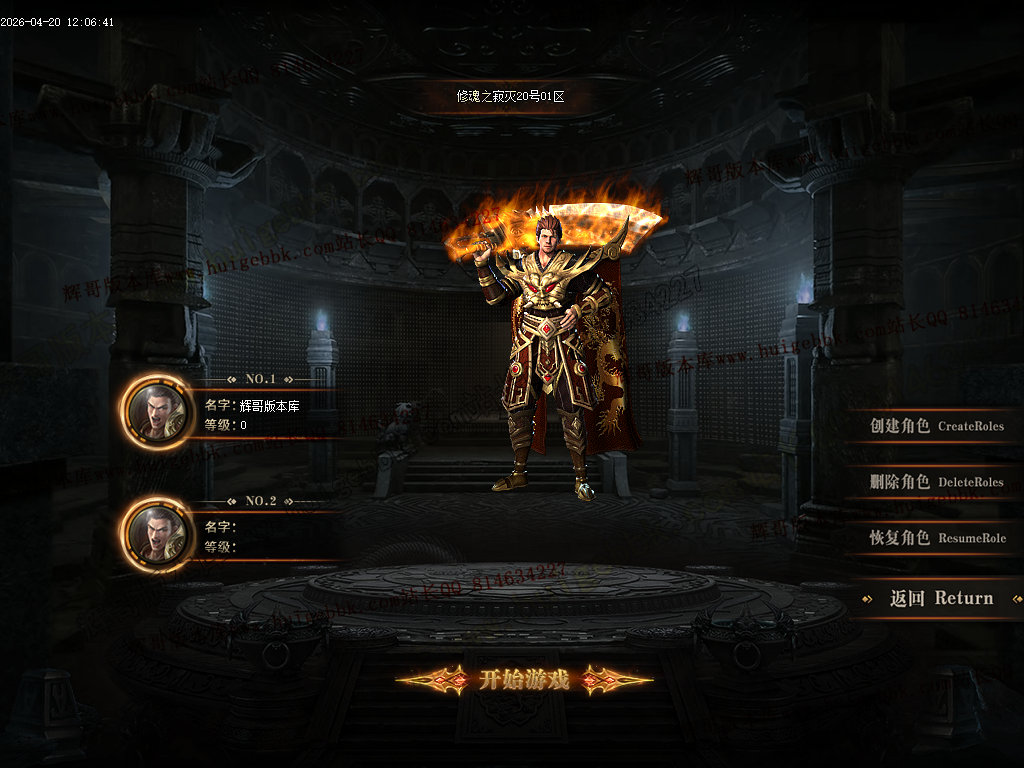Image resolution: width=1024 pixels, height=768 pixels.
Task: Click the NO.1 character portrait
Action: tap(159, 411)
